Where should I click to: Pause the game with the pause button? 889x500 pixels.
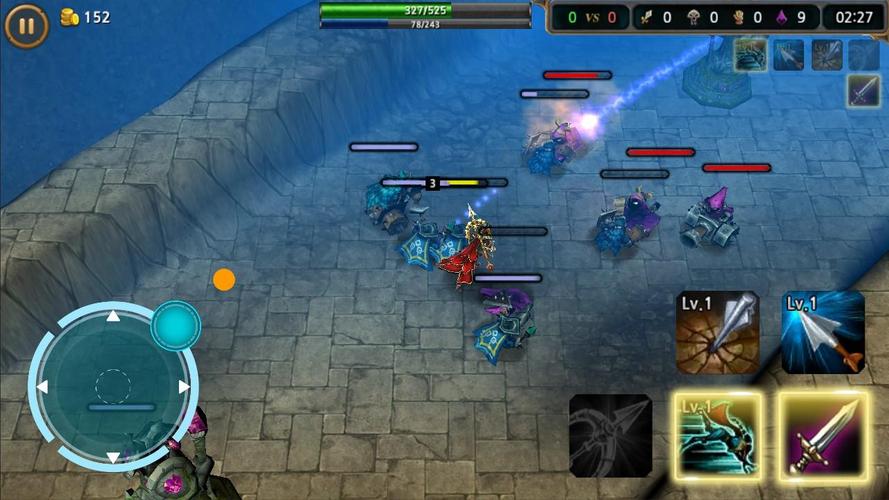coord(26,26)
